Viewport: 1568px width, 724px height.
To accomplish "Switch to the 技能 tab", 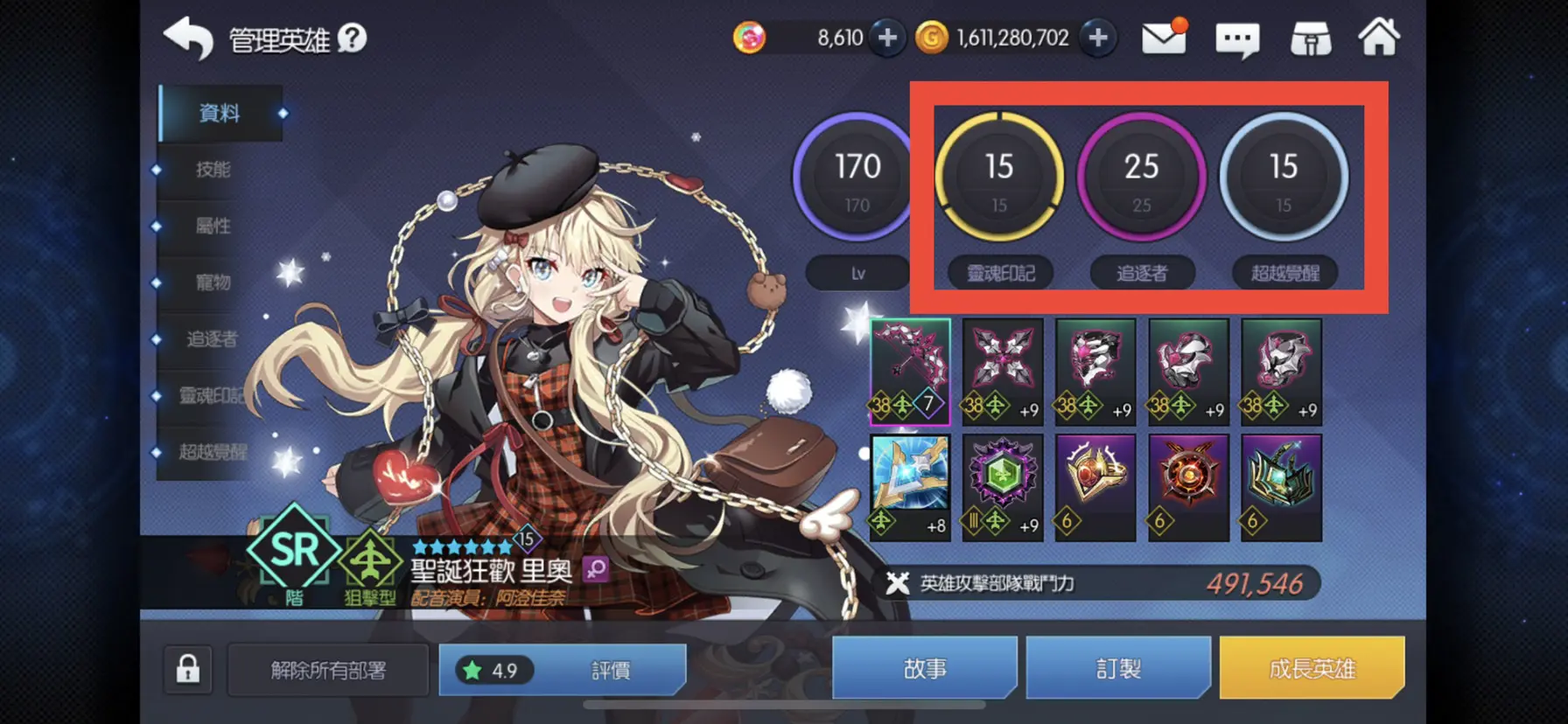I will tap(211, 170).
